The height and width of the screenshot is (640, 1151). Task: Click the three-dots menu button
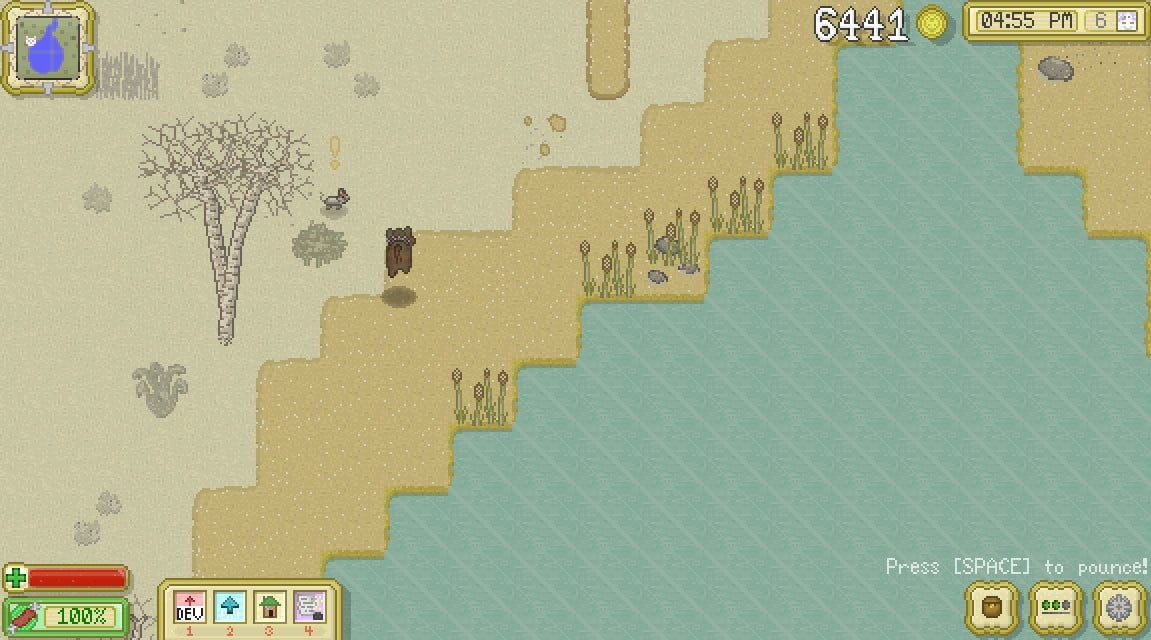[x=1055, y=607]
